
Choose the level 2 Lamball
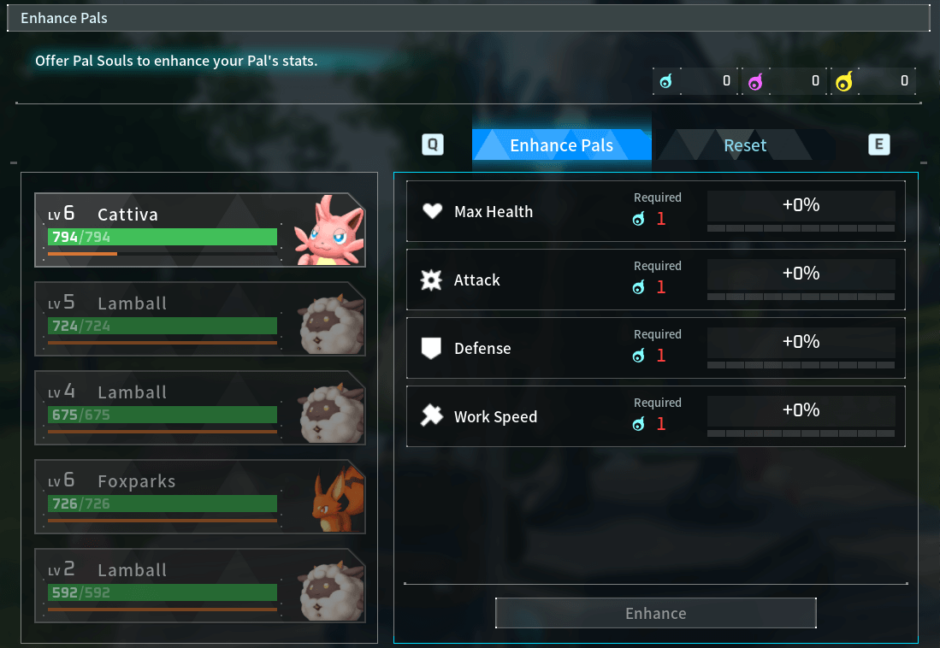point(199,586)
